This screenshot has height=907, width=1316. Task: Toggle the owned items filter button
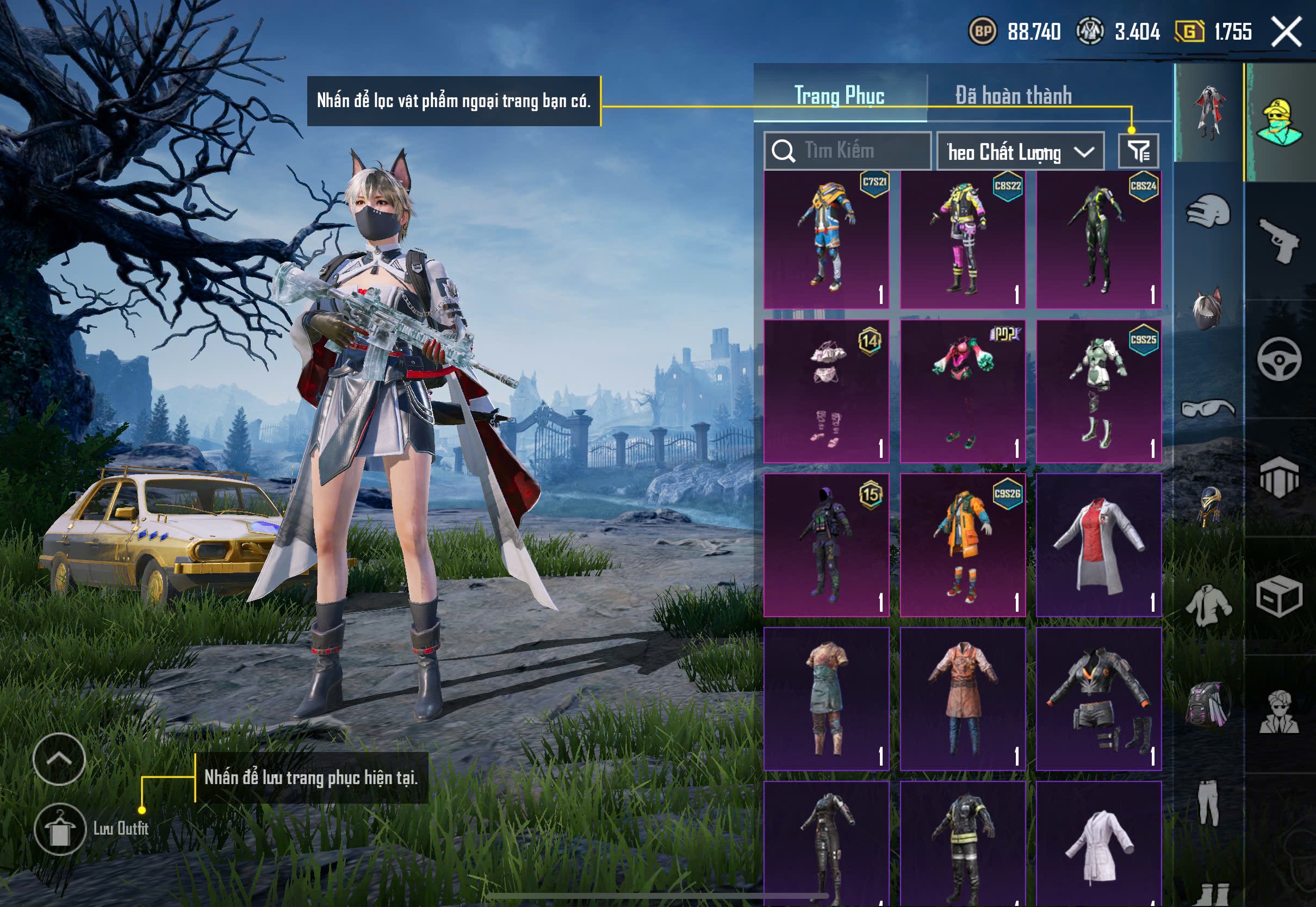[x=1138, y=151]
